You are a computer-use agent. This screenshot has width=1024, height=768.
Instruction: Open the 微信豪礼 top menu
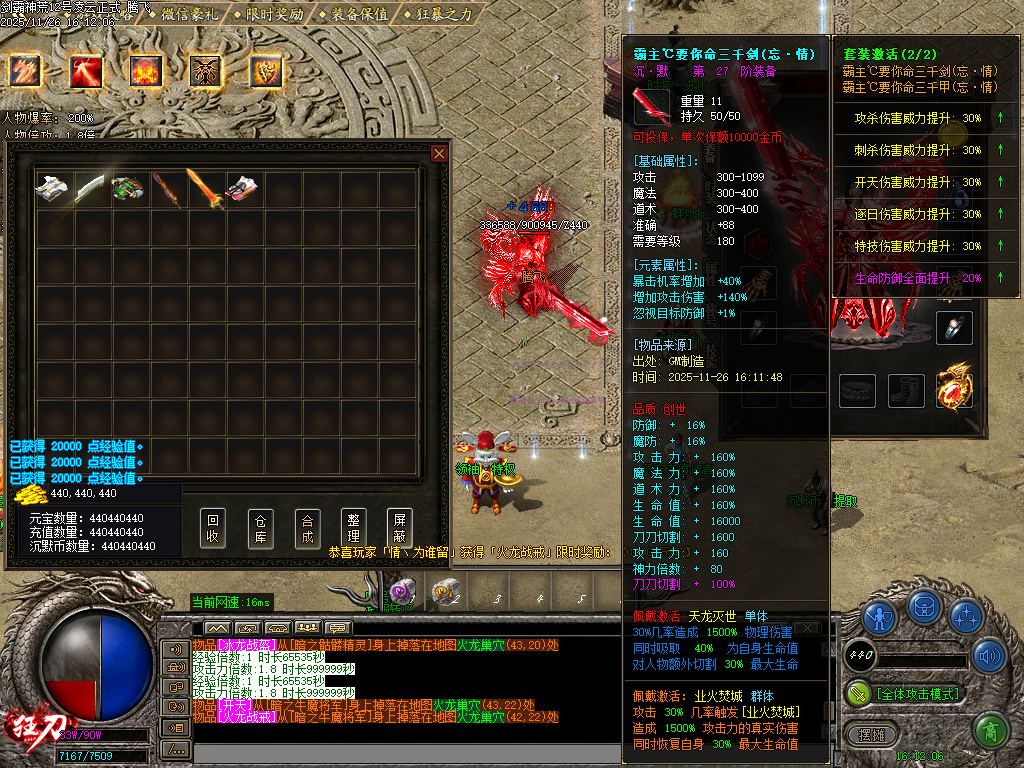click(x=191, y=14)
